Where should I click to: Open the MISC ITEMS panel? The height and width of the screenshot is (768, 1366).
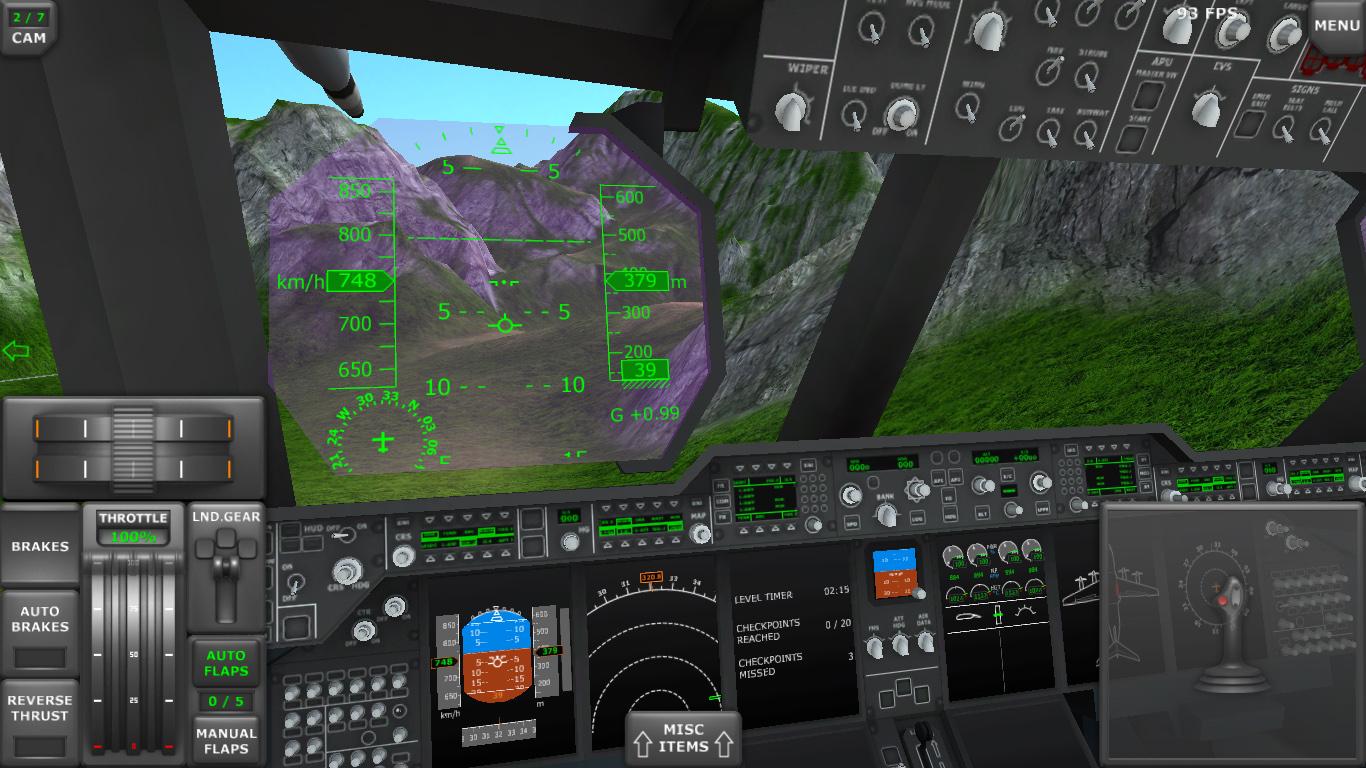point(683,740)
